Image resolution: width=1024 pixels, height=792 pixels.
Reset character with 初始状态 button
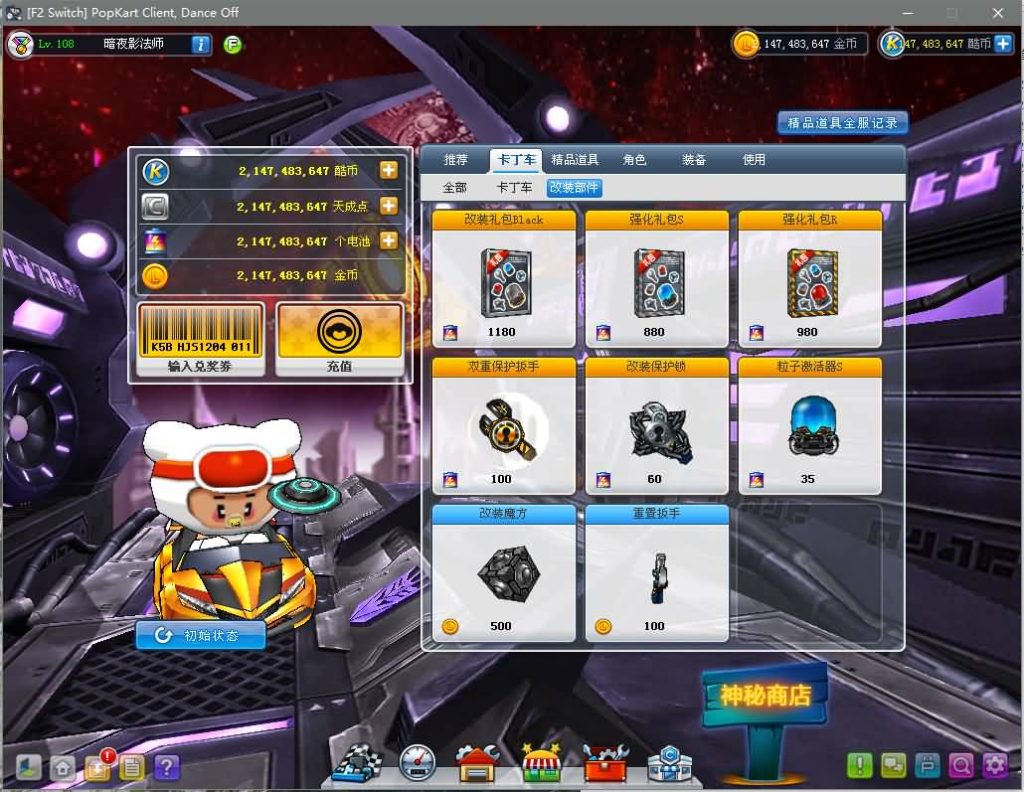pyautogui.click(x=201, y=635)
